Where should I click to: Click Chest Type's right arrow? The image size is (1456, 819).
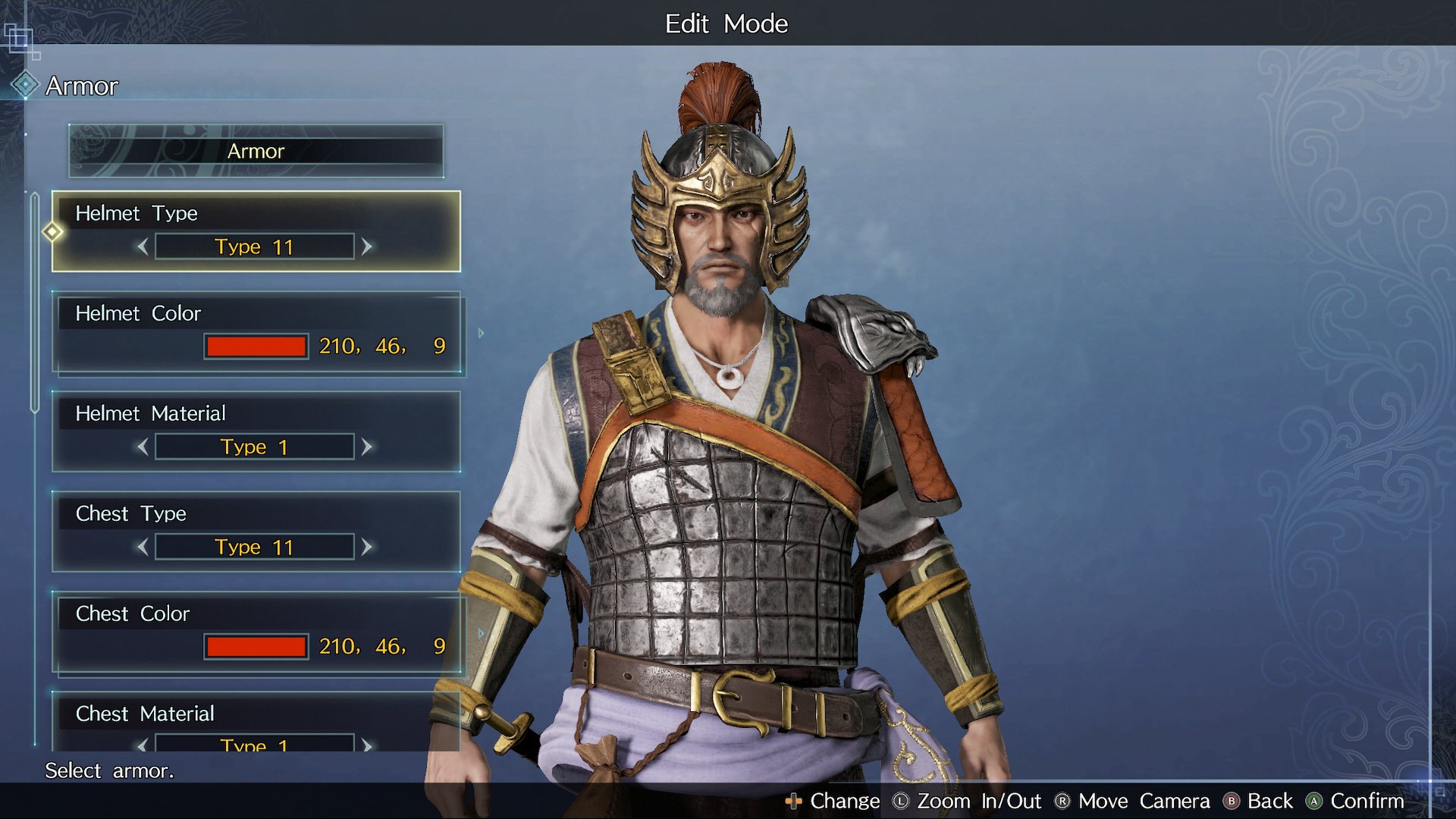coord(367,547)
